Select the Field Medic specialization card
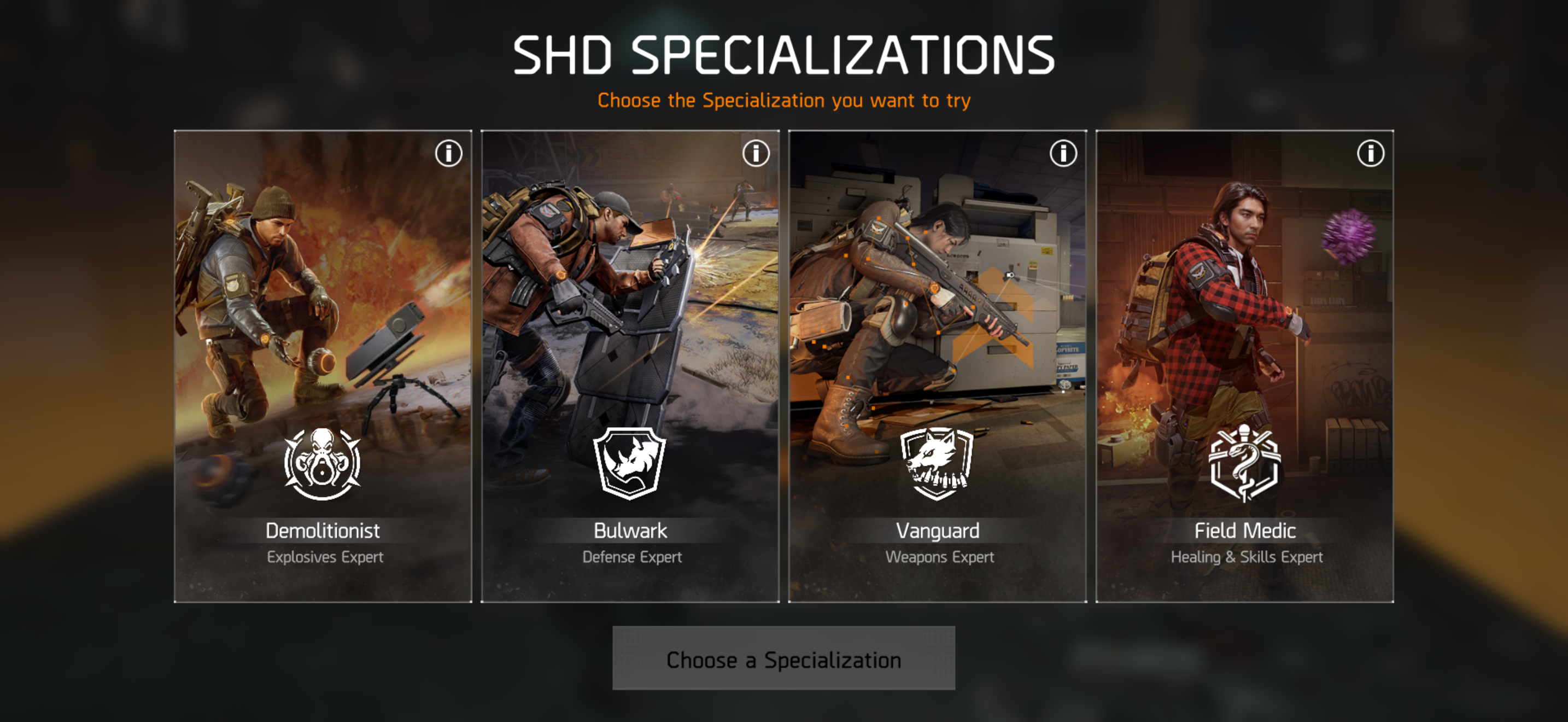The width and height of the screenshot is (1568, 722). point(1245,365)
